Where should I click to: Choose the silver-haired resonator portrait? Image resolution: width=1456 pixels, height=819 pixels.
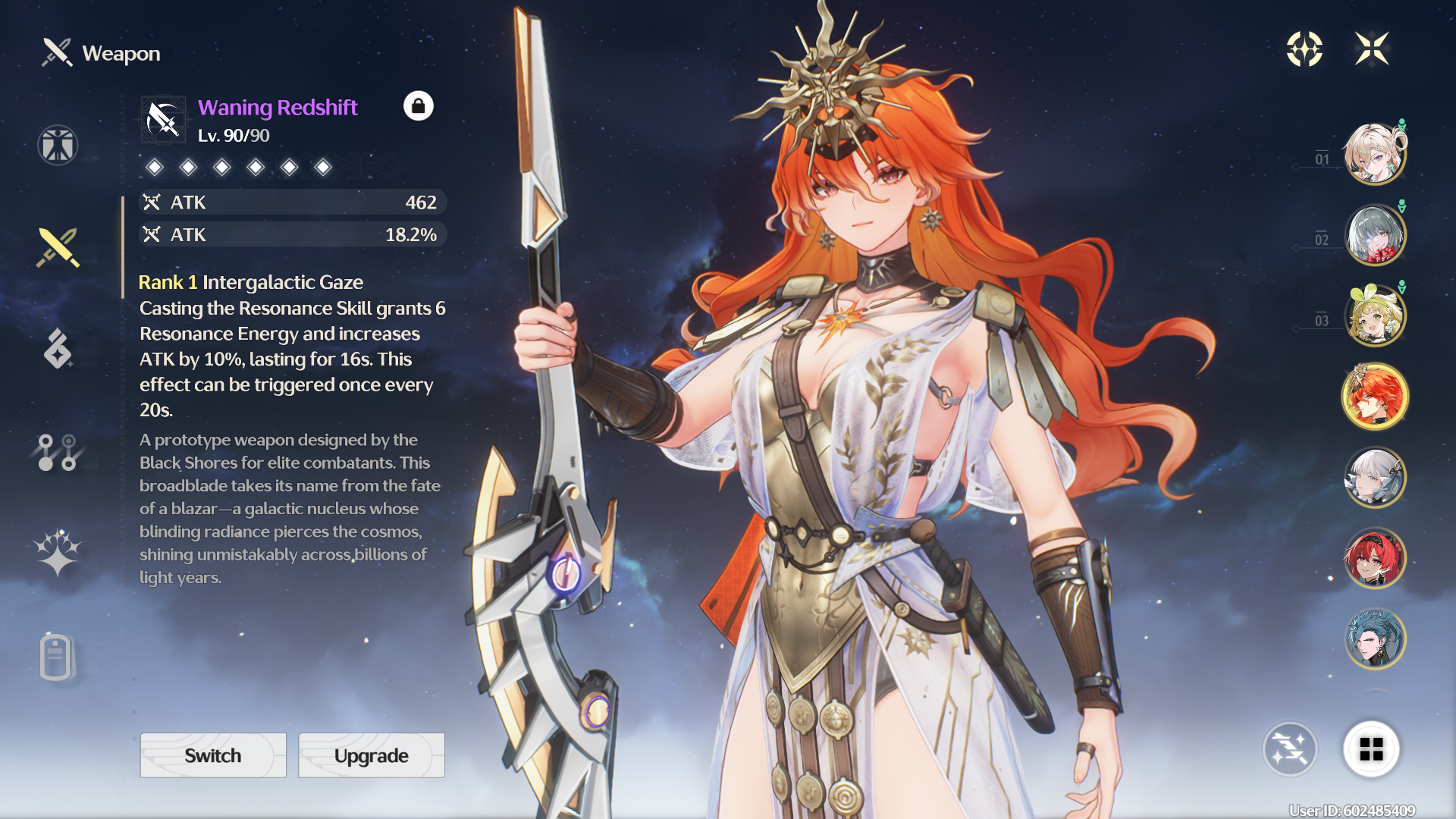pos(1374,478)
